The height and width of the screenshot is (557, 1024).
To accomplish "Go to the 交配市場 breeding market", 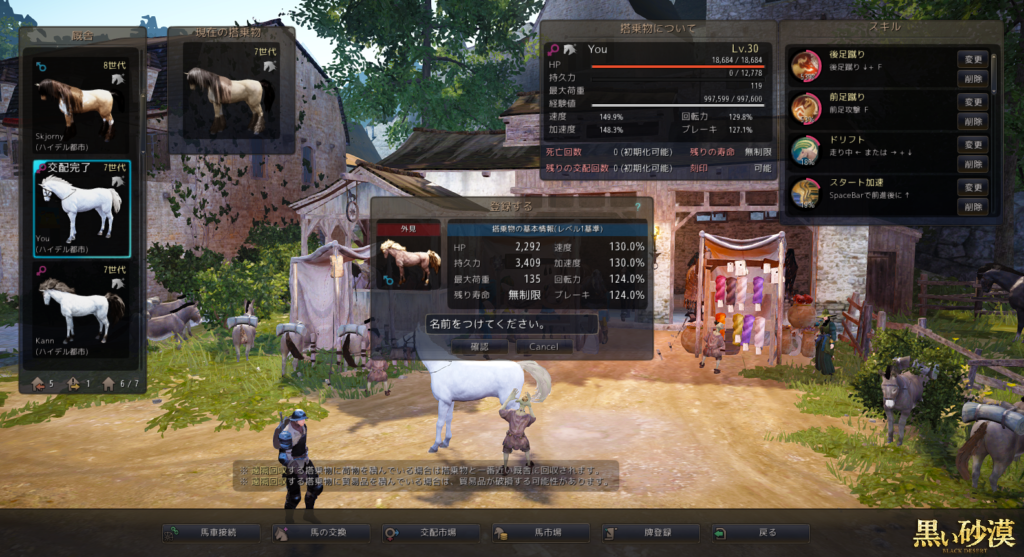I will coord(429,533).
